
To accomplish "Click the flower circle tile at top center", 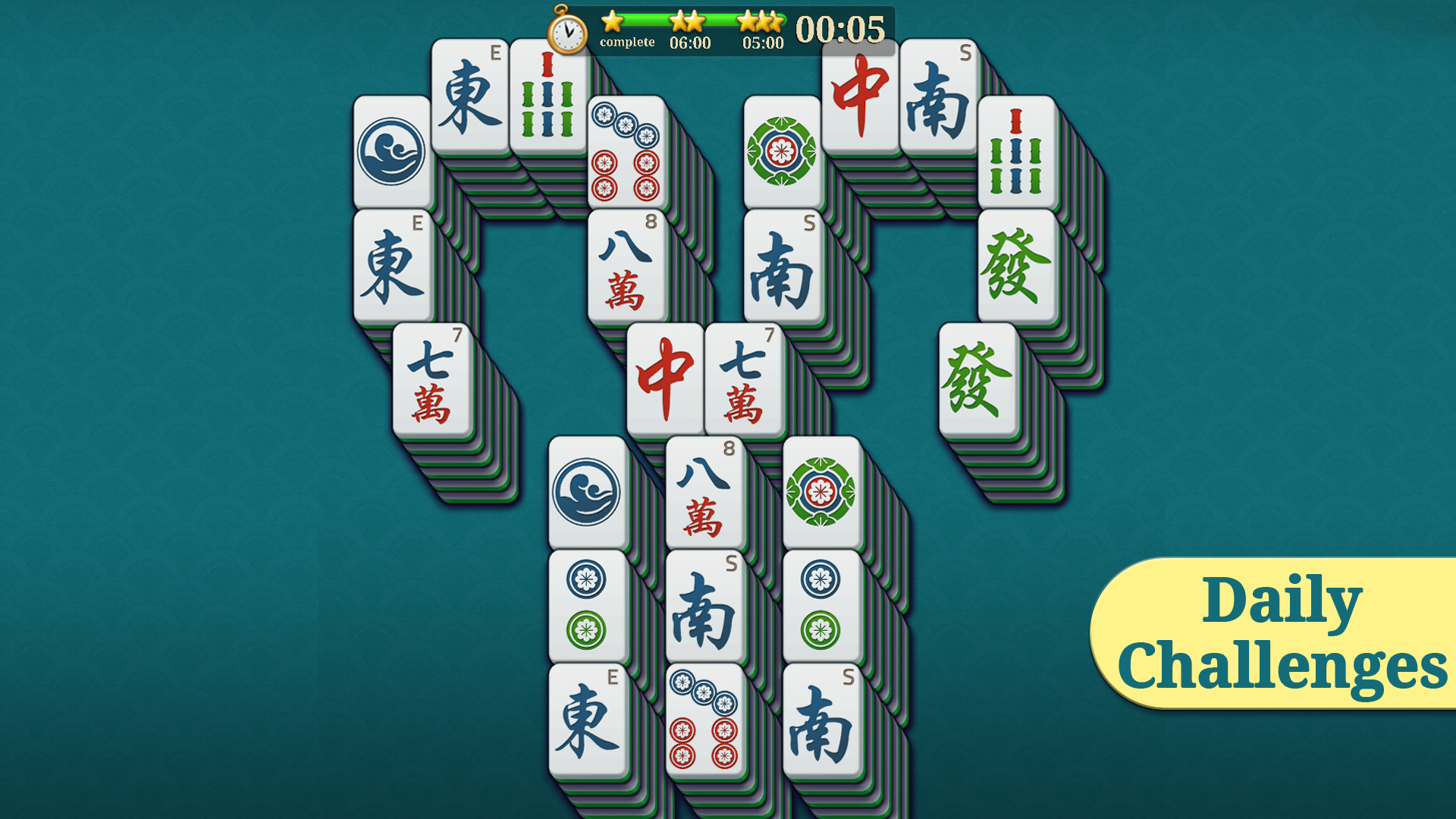I will point(784,154).
